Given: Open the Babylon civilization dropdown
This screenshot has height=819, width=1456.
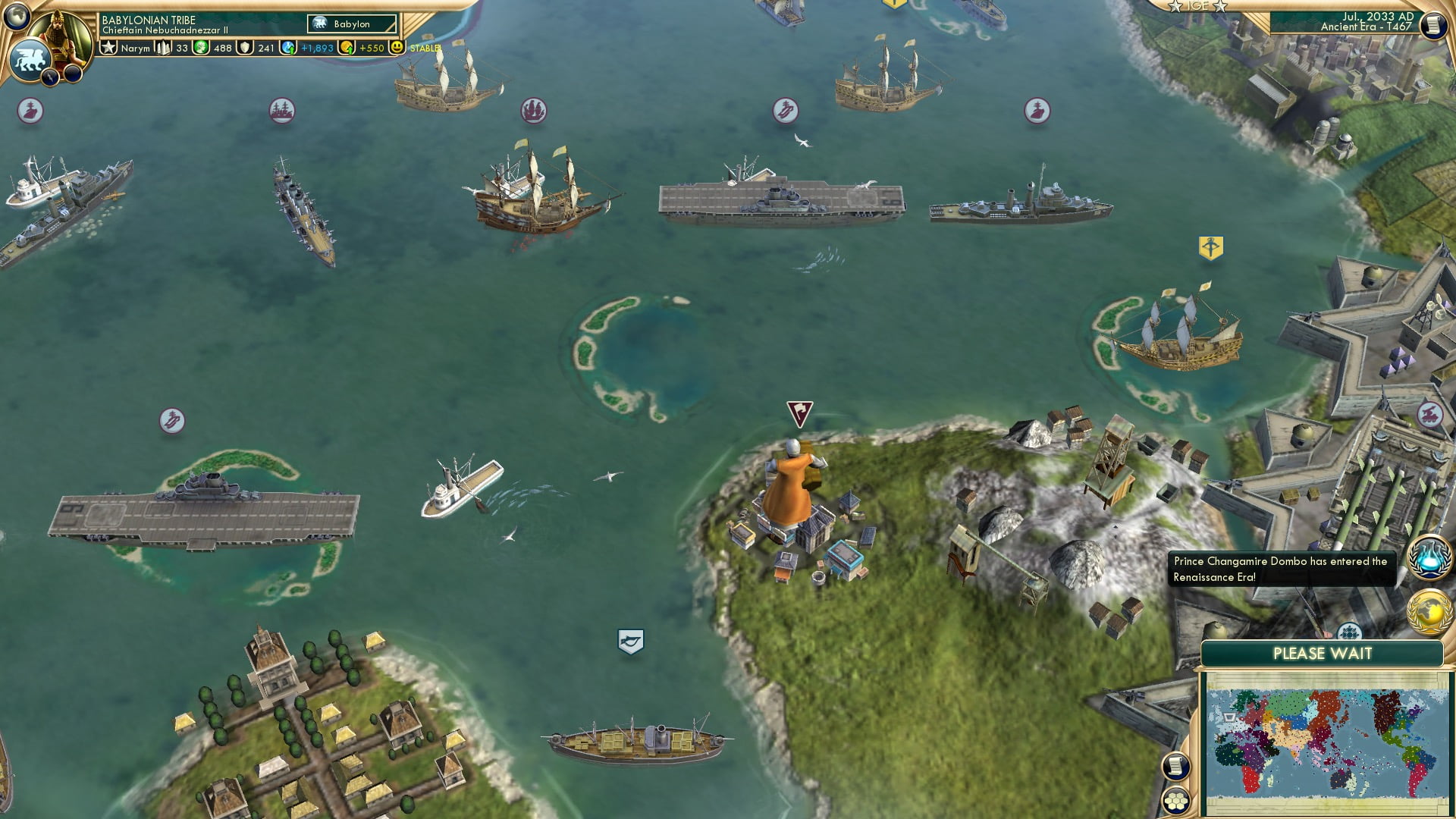Looking at the screenshot, I should coord(350,24).
